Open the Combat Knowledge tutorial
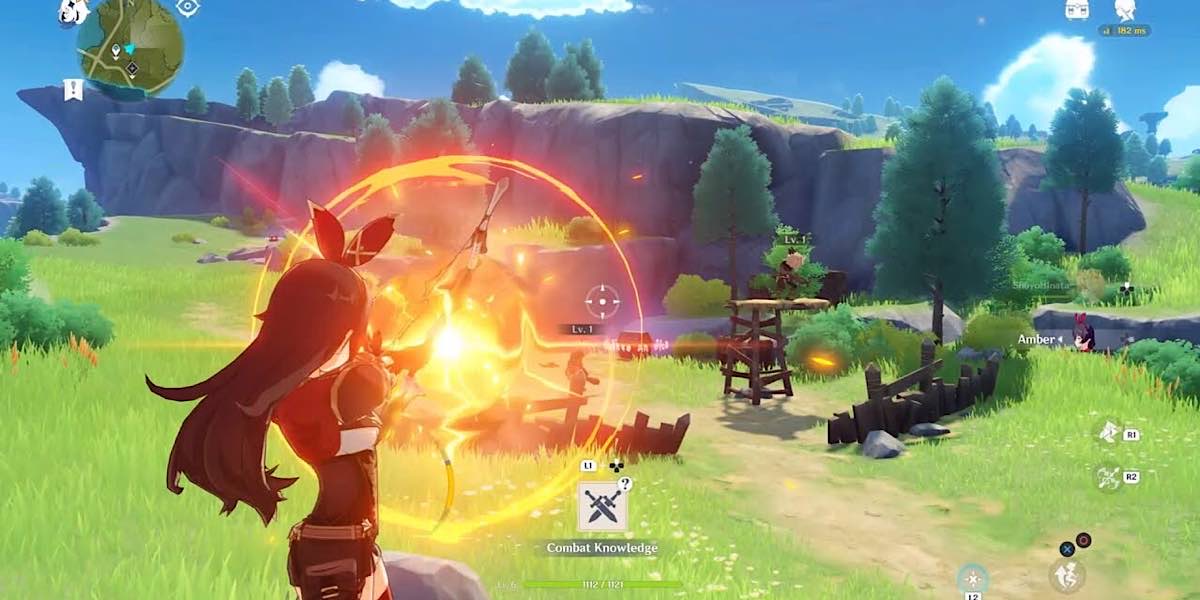This screenshot has height=600, width=1200. (603, 508)
